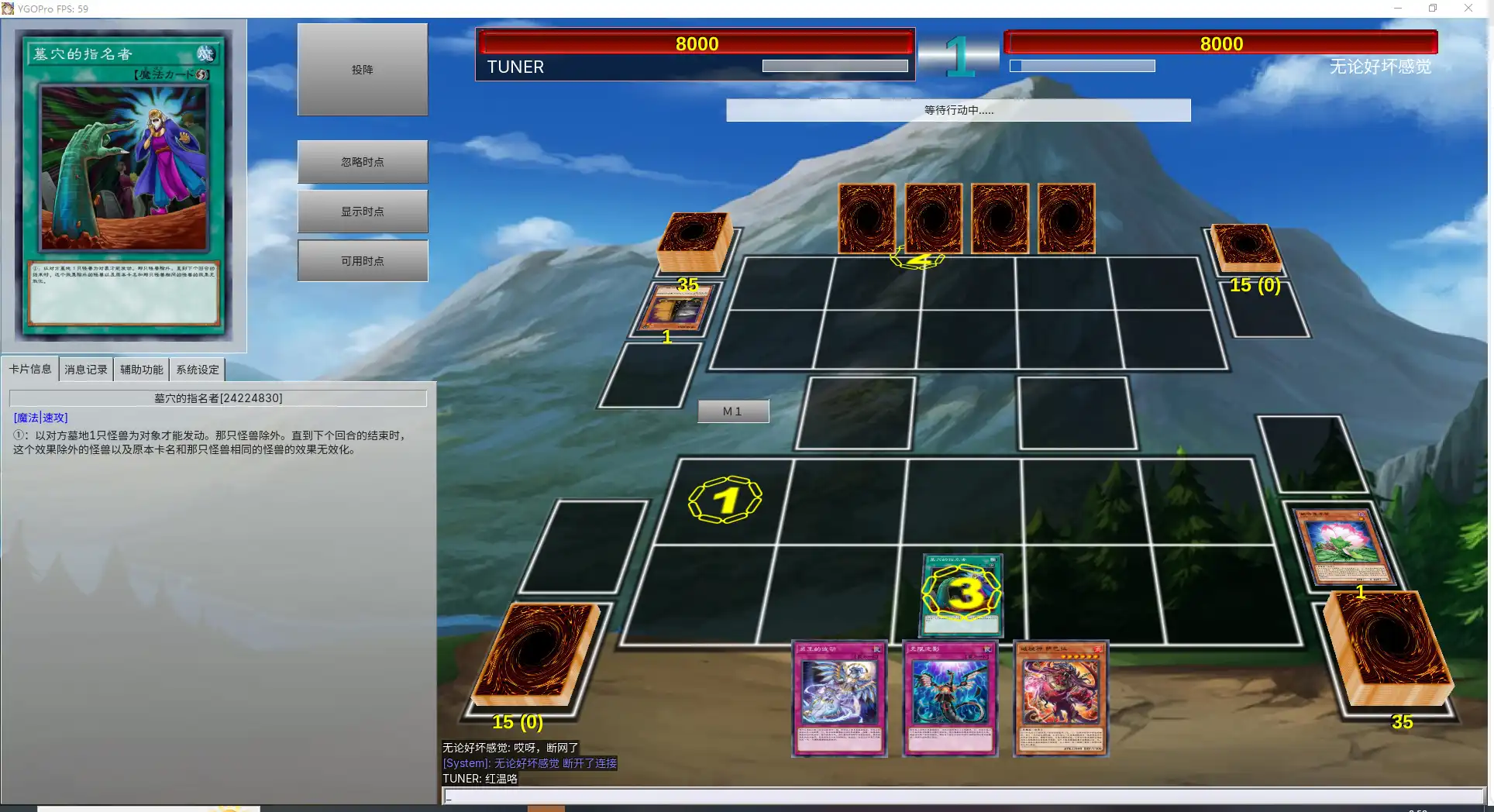Viewport: 1494px width, 812px height.
Task: Choose the 显示时点 button
Action: (362, 212)
